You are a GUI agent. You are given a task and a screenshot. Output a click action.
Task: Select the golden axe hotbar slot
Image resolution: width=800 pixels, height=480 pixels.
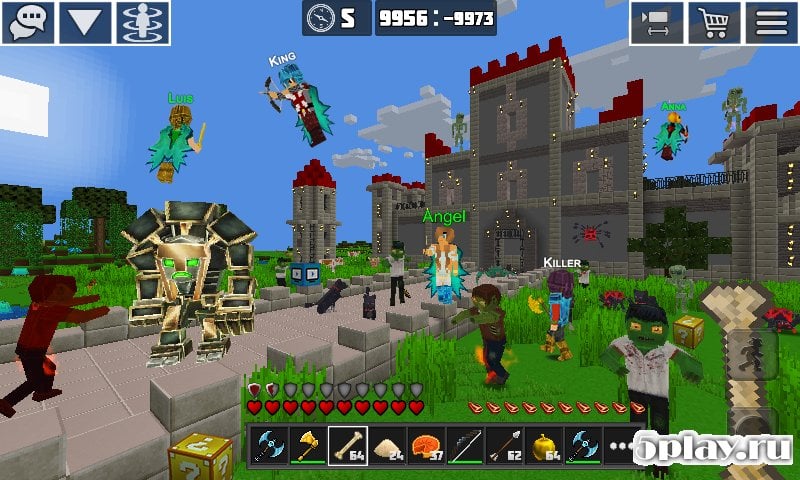309,443
